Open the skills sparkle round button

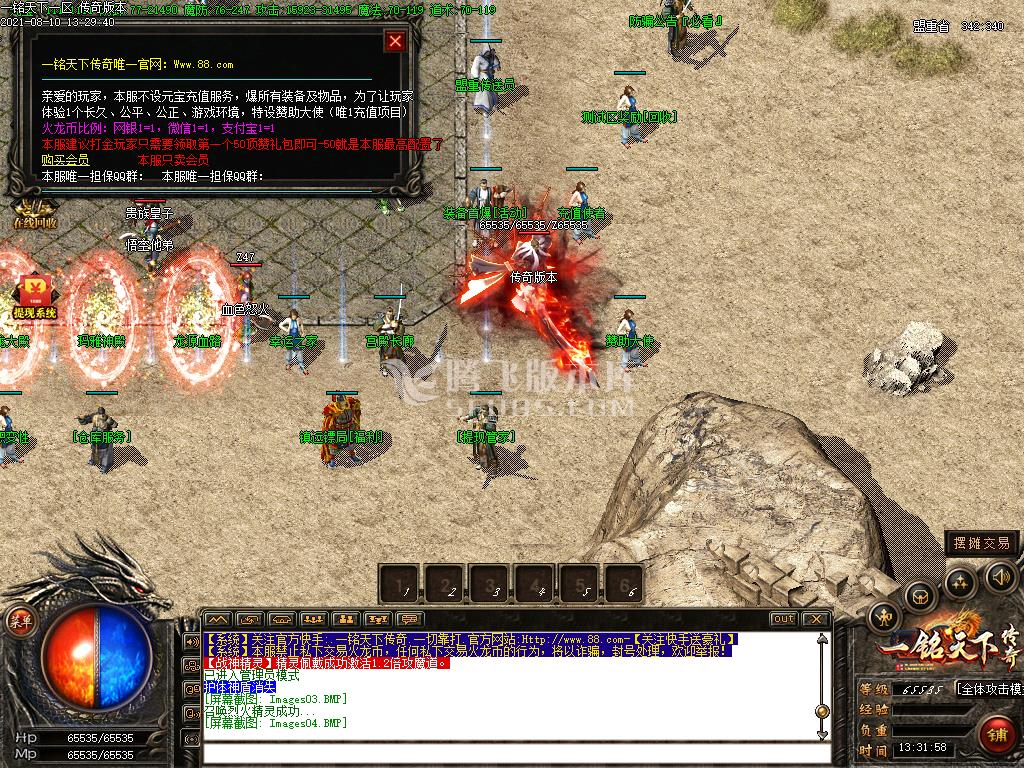[960, 581]
